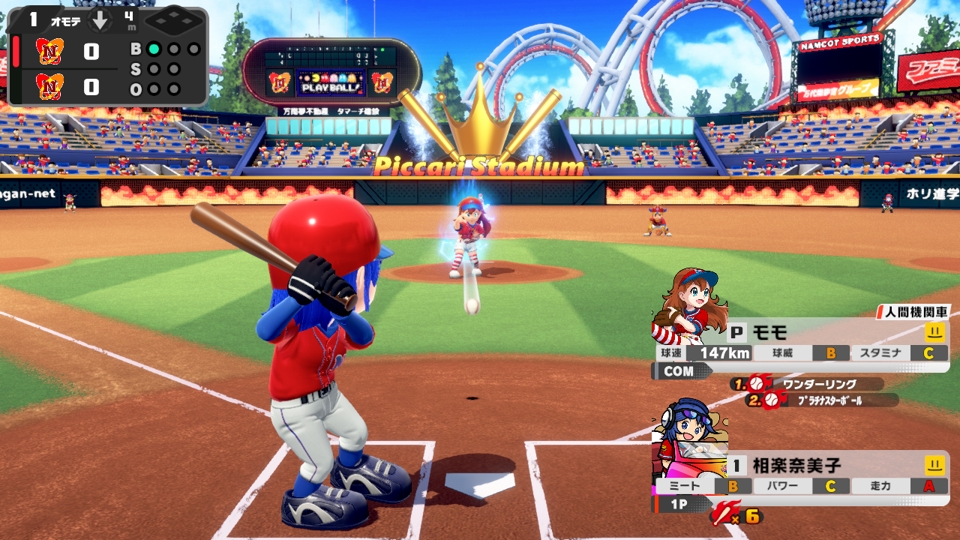Activate the flaming bat special icon

724,515
